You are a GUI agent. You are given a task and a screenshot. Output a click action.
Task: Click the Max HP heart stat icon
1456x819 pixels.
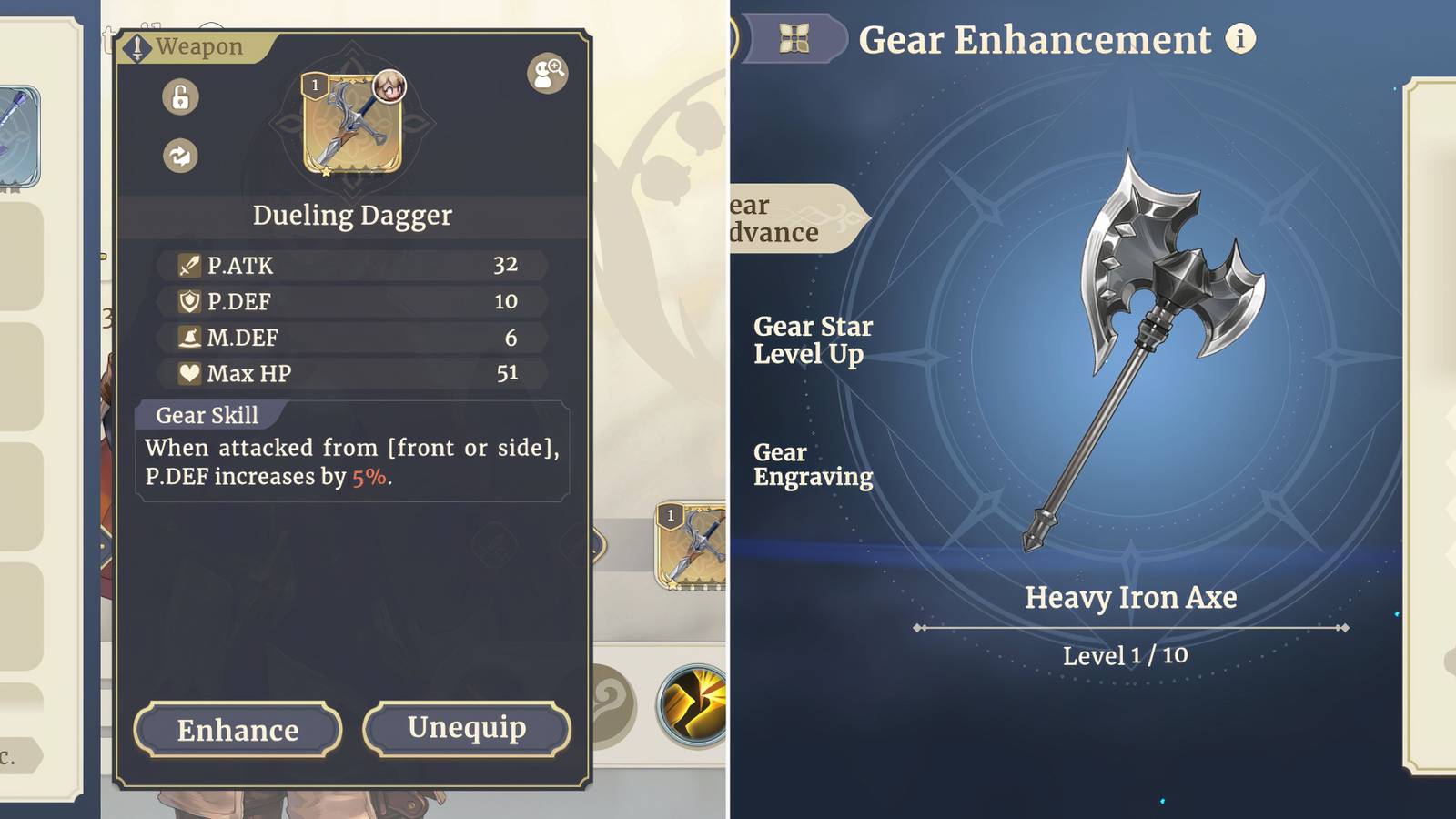tap(189, 373)
